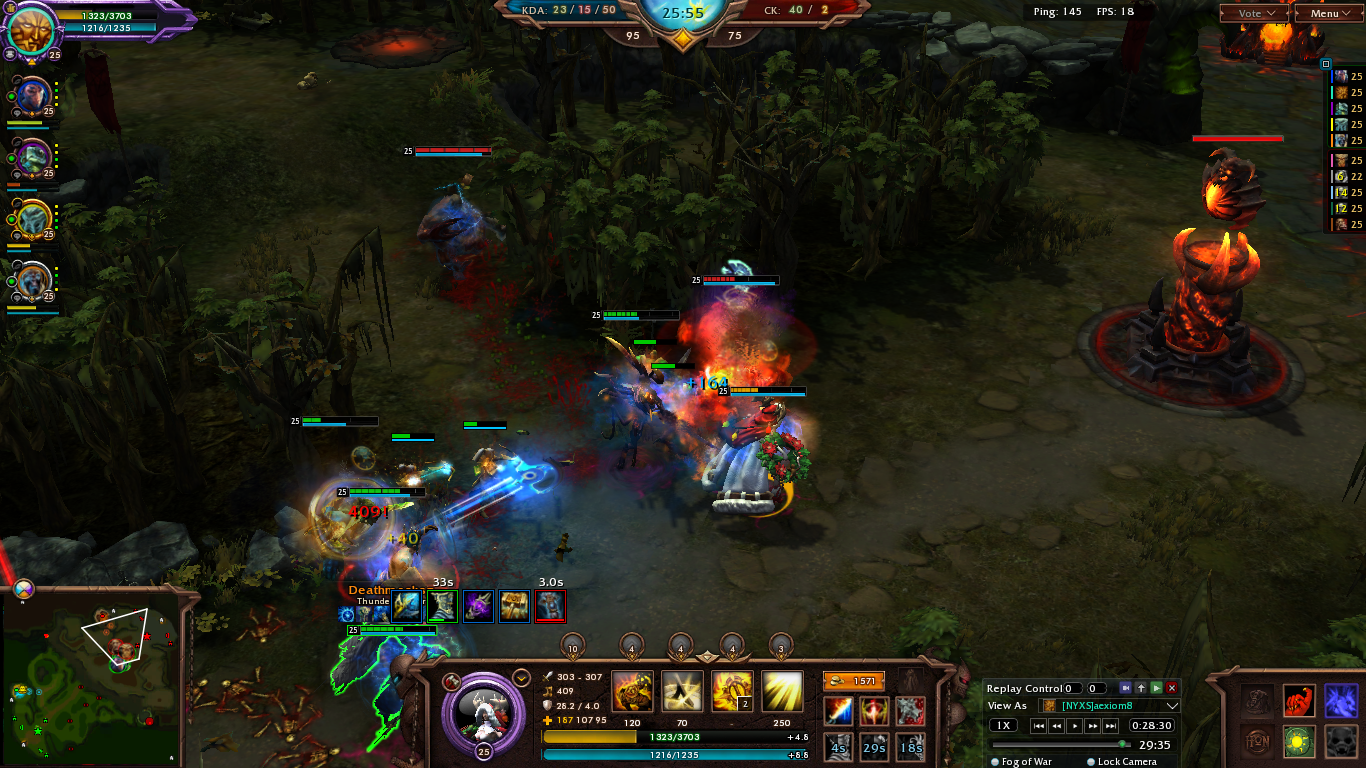Click the replay fast forward button
The height and width of the screenshot is (768, 1366).
click(1092, 726)
